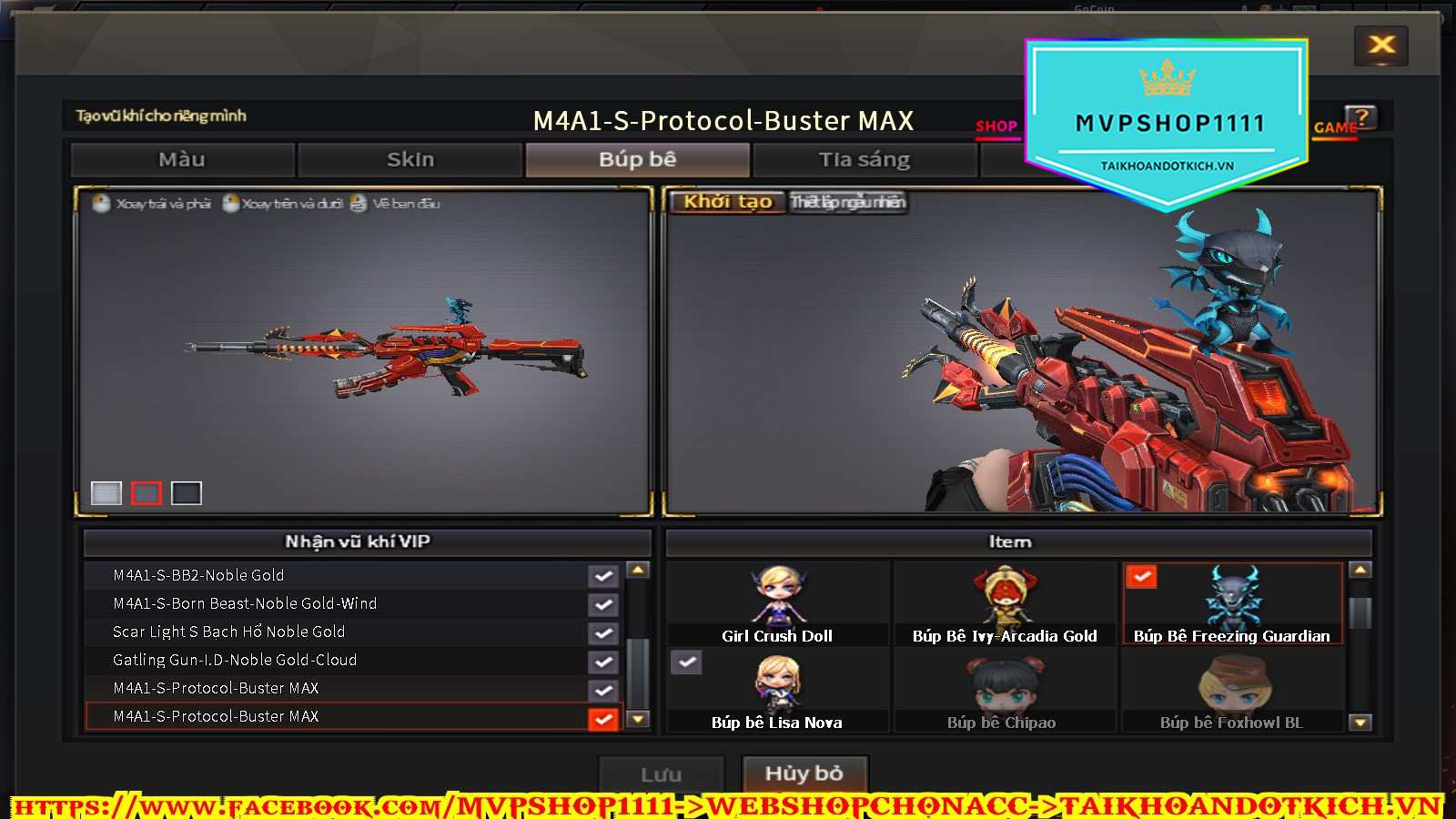Pick the Búp Bê Freezing Guardian doll
Screen dimensions: 1456x819
(x=1232, y=602)
